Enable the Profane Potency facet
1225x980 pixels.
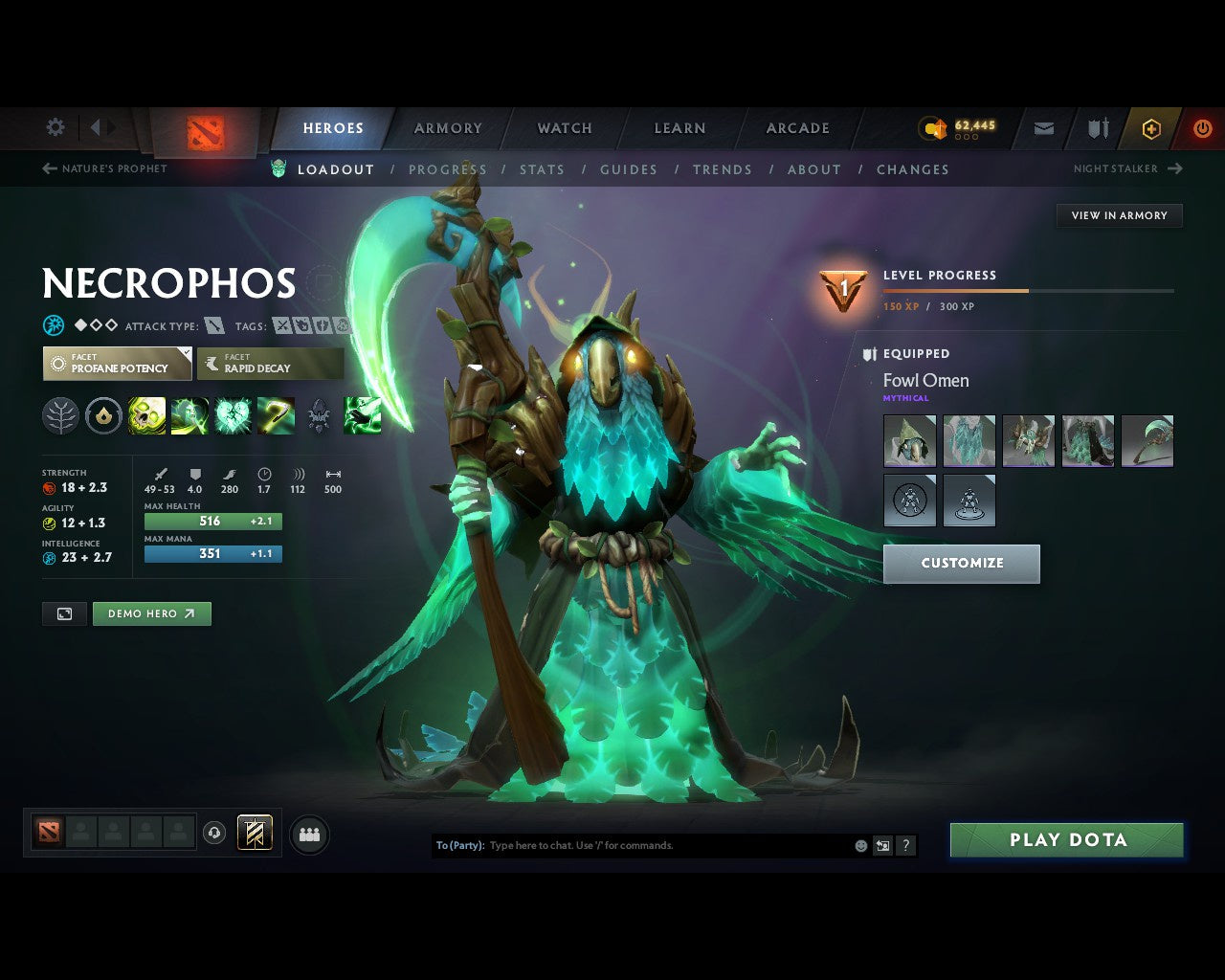pos(117,363)
